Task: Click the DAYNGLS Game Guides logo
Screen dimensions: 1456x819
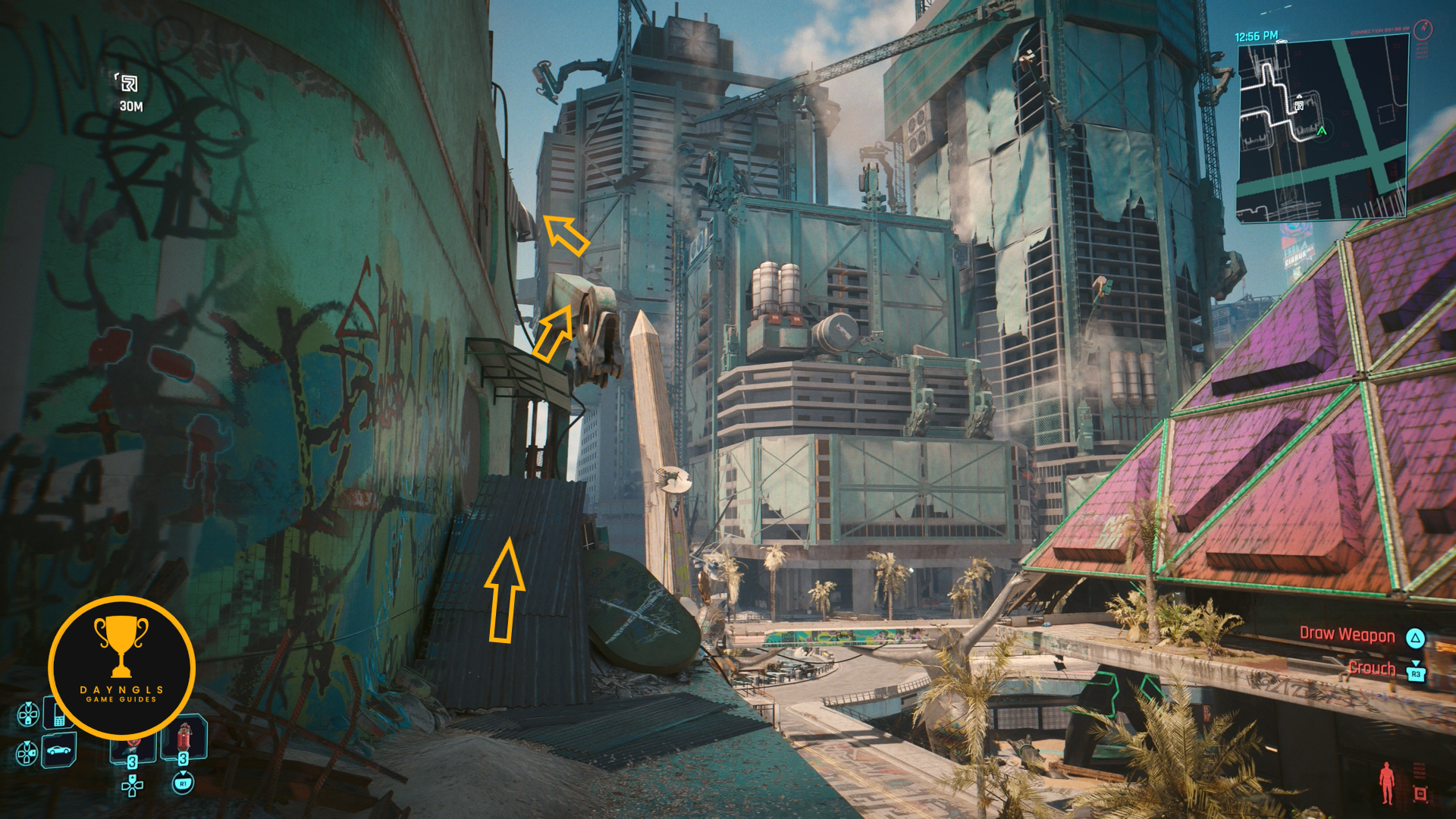Action: pos(121,667)
